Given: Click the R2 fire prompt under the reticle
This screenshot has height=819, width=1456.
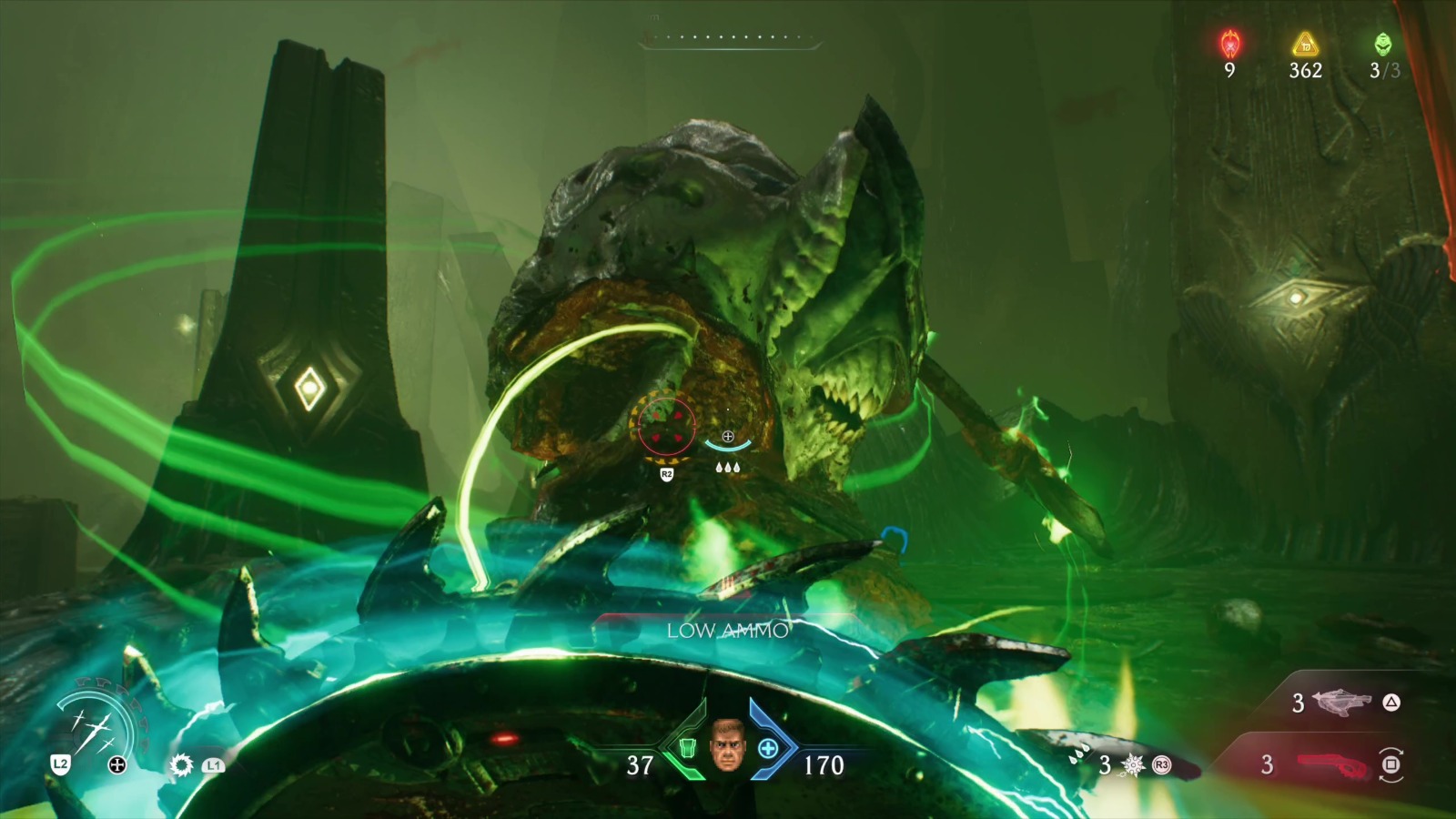Looking at the screenshot, I should 665,474.
